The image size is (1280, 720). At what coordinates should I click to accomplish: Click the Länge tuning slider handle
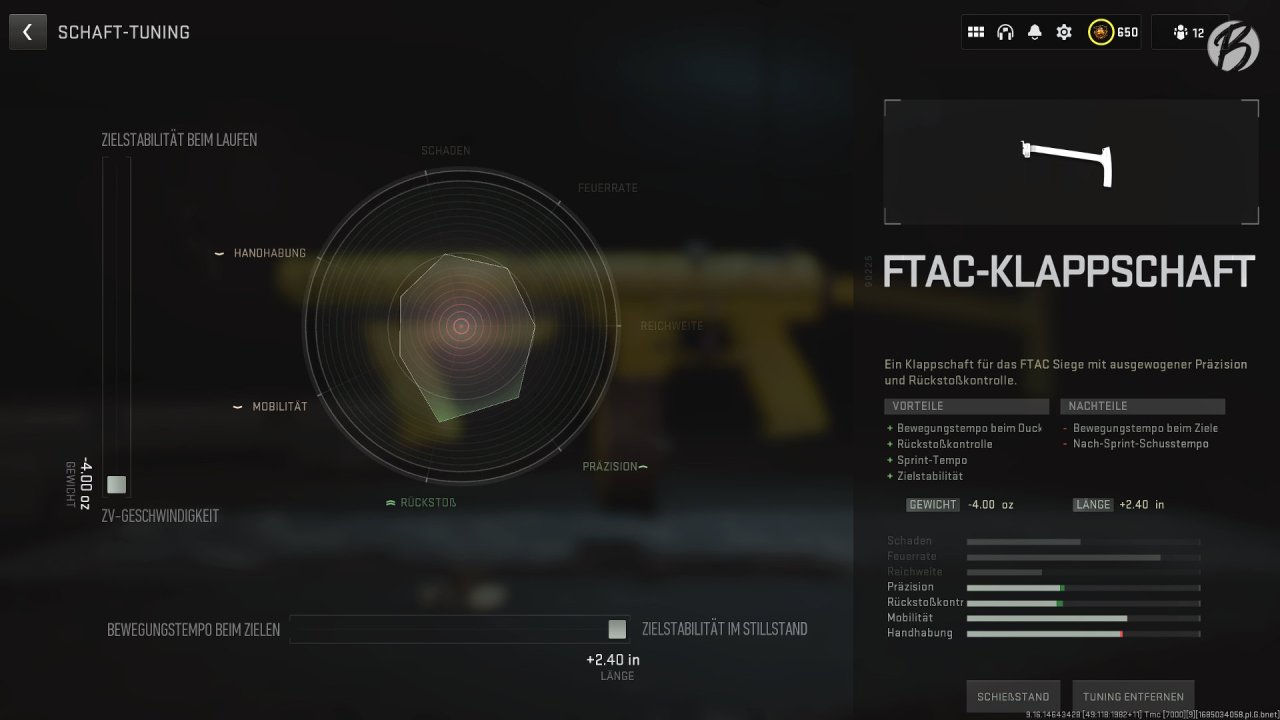(617, 629)
